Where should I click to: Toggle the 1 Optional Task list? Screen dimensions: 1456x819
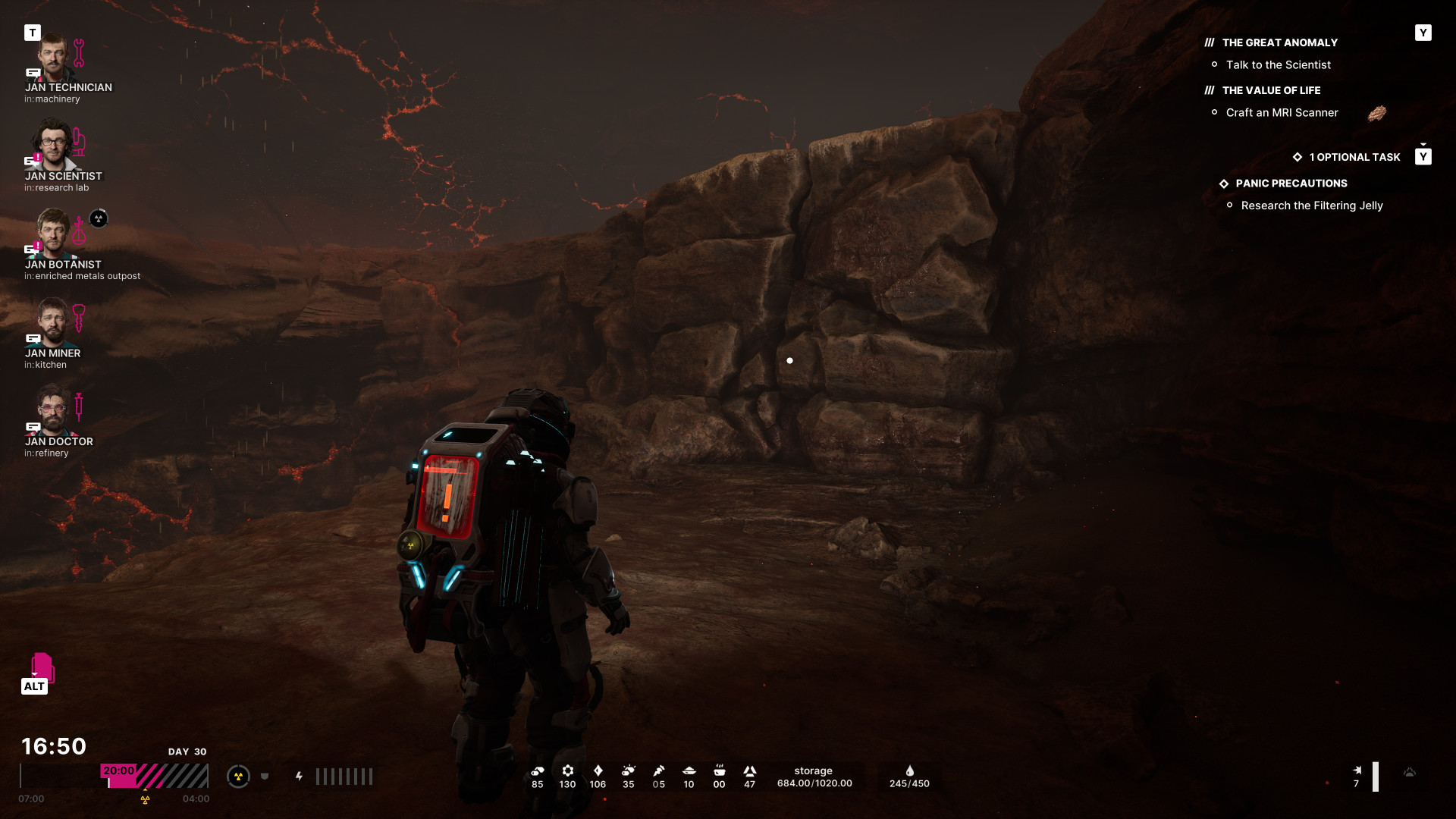click(1354, 157)
